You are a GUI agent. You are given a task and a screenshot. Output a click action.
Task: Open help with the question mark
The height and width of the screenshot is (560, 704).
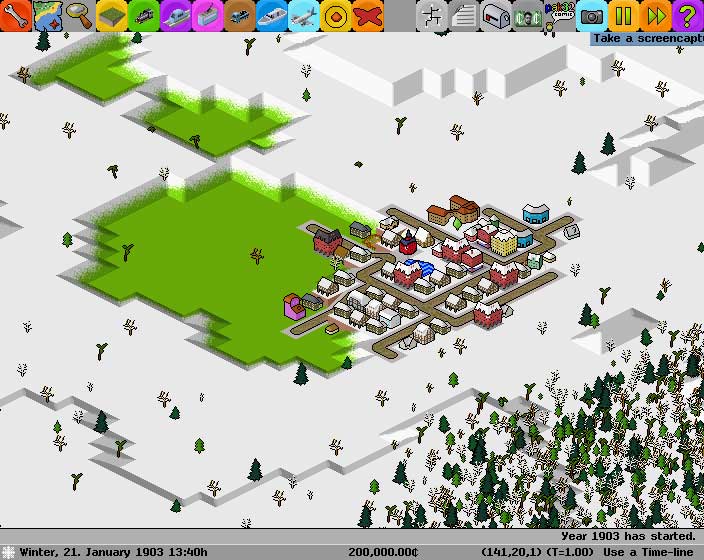coord(688,15)
